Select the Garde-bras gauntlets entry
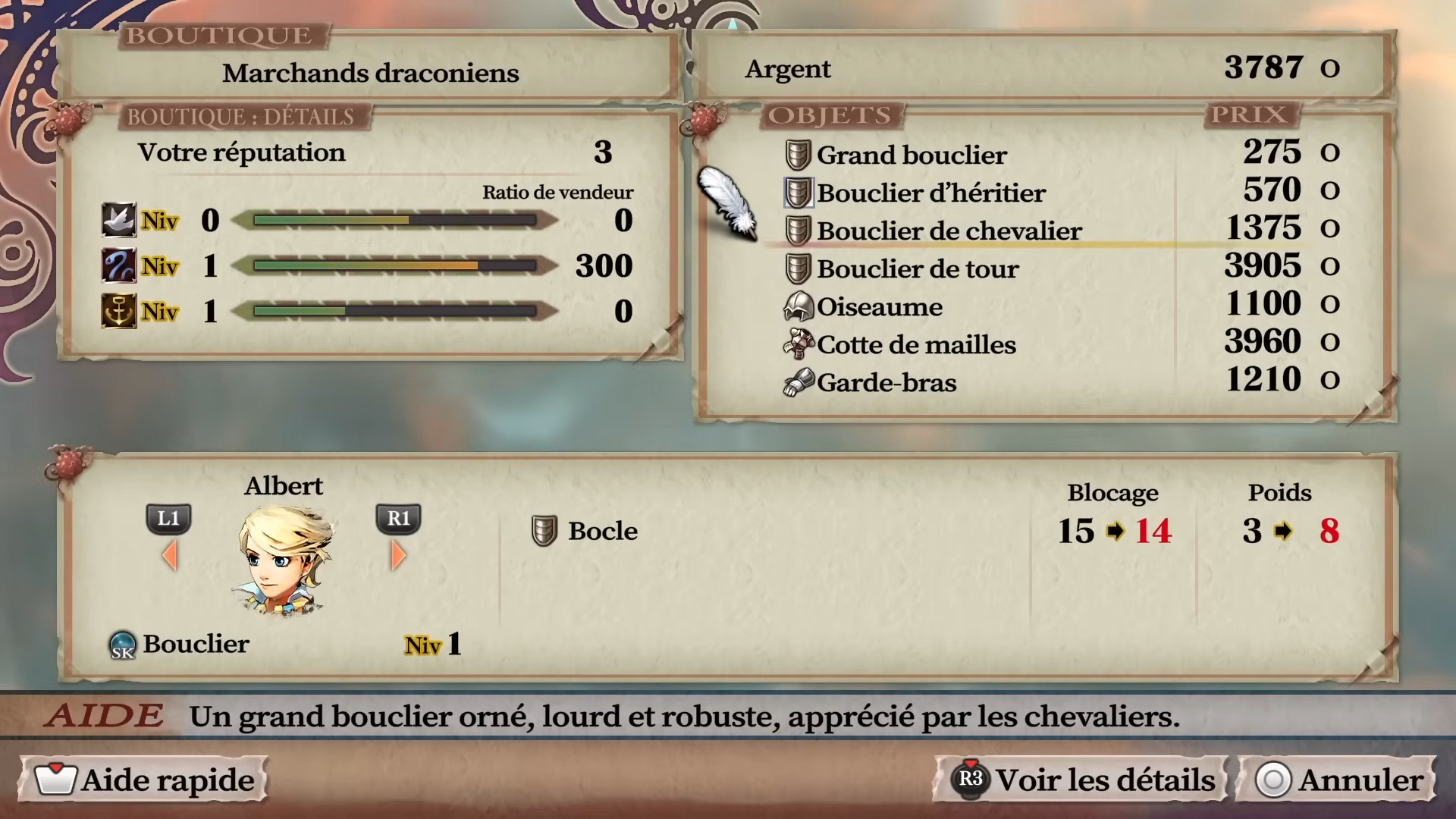The width and height of the screenshot is (1456, 819). [x=886, y=382]
